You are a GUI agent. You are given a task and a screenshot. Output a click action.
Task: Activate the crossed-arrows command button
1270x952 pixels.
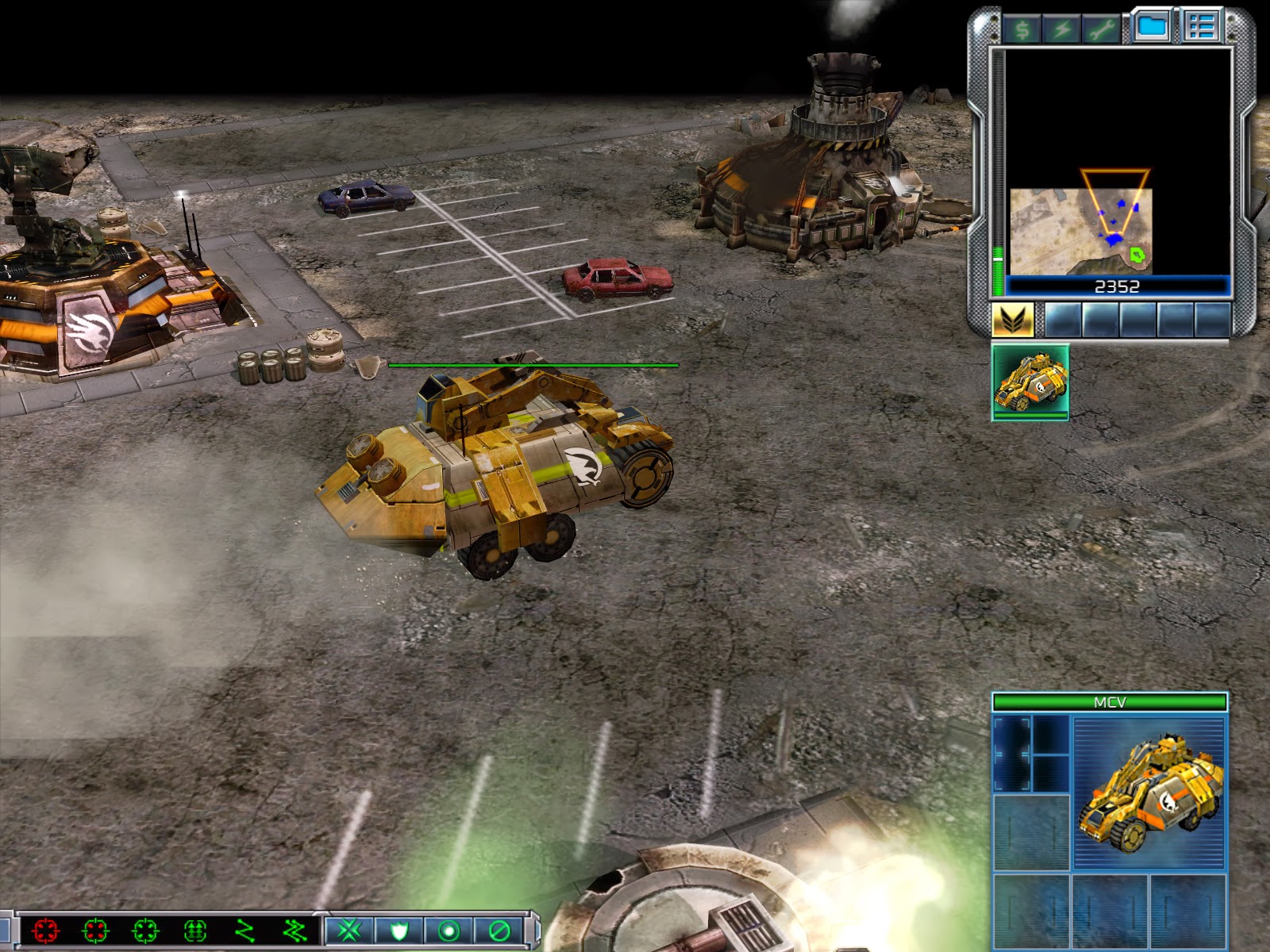(x=349, y=930)
